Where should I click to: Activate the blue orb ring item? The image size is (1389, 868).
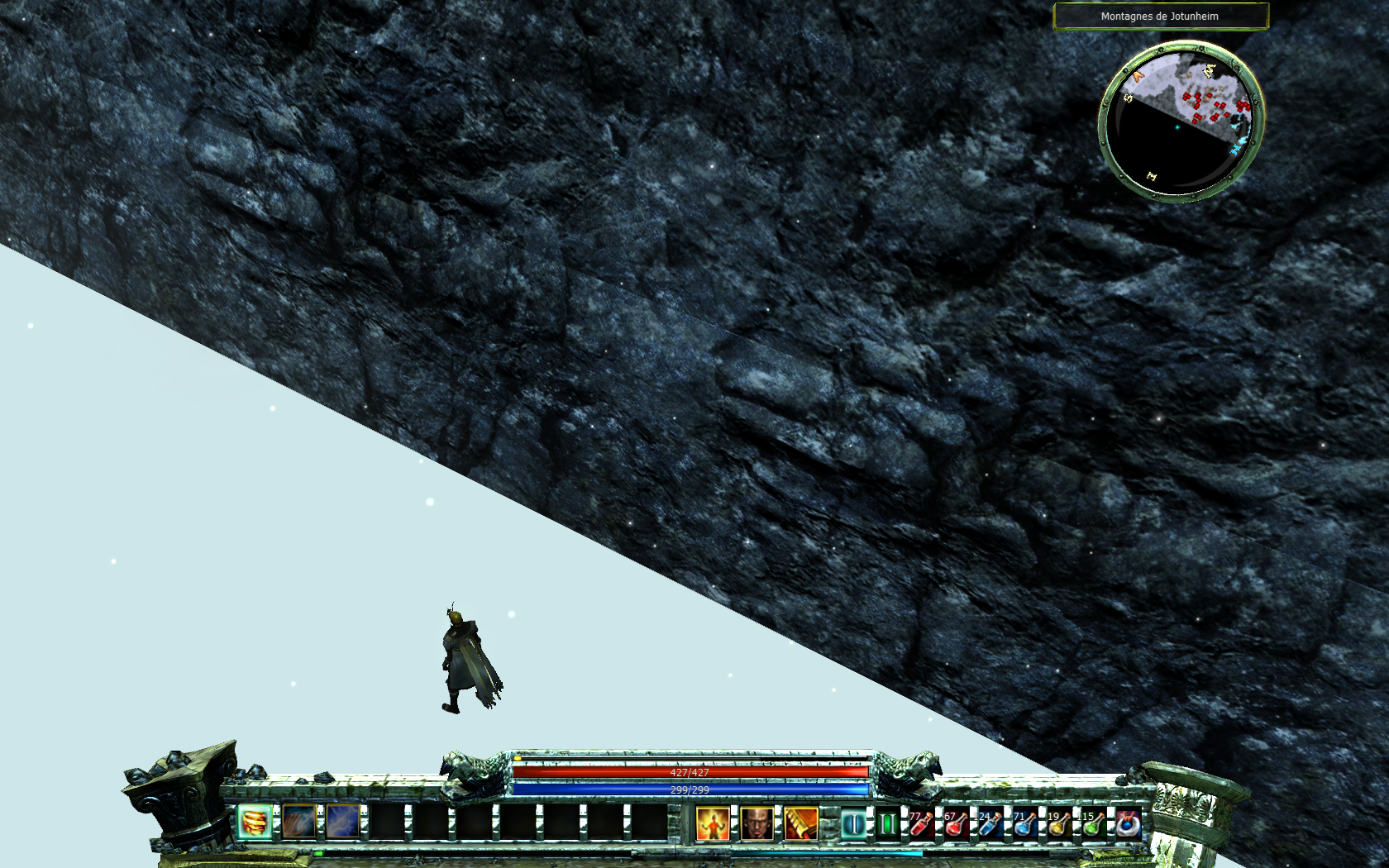(x=1128, y=824)
